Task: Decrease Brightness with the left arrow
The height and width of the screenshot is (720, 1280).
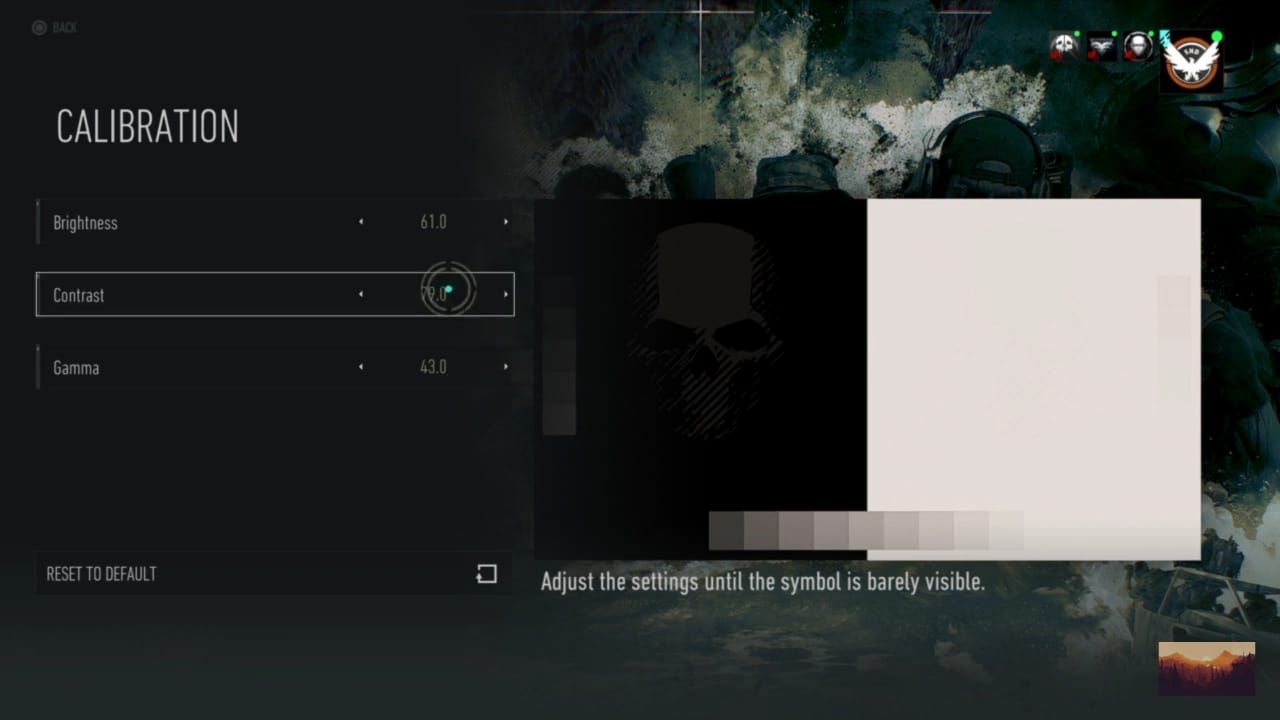Action: pyautogui.click(x=360, y=222)
